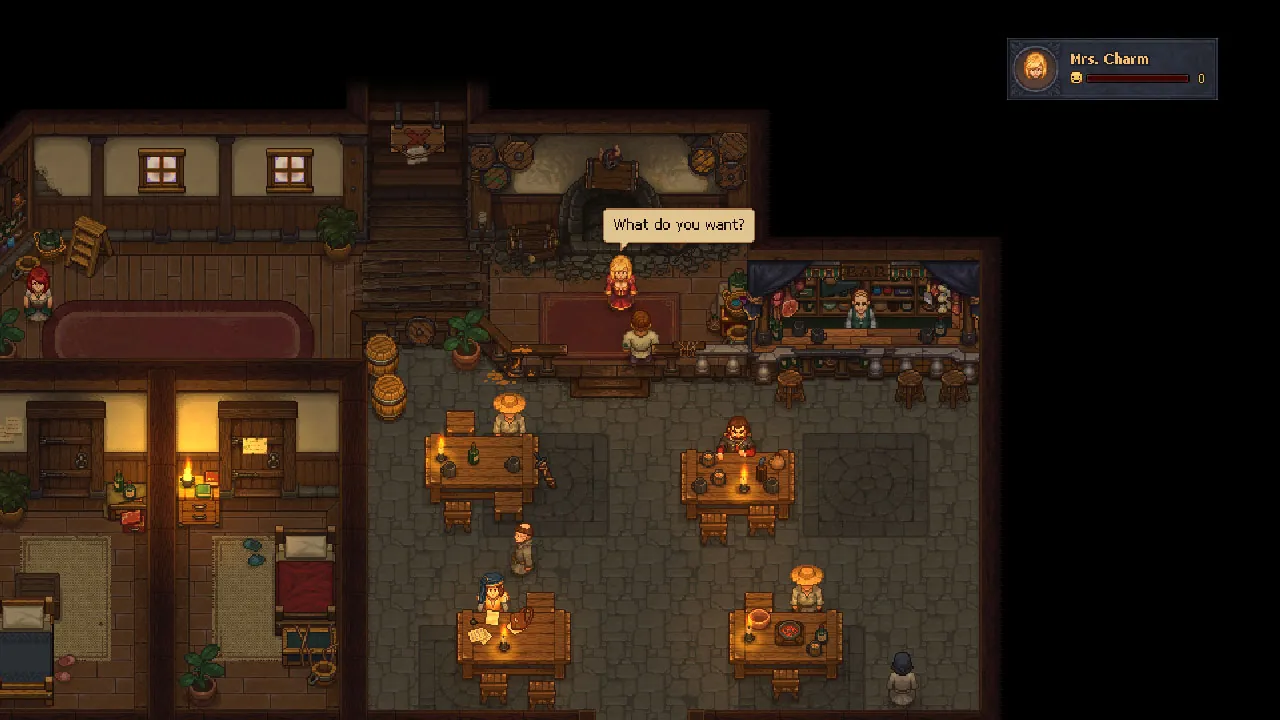Click Mrs. Charm standing by the counter
1280x720 pixels.
[622, 280]
